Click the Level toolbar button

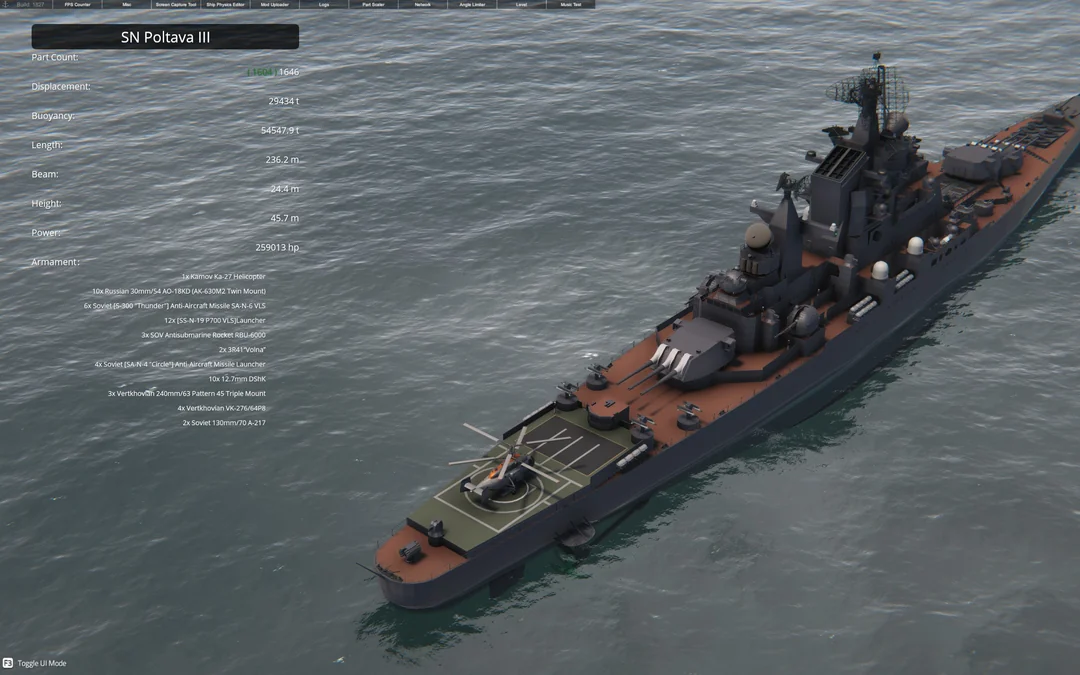coord(521,4)
